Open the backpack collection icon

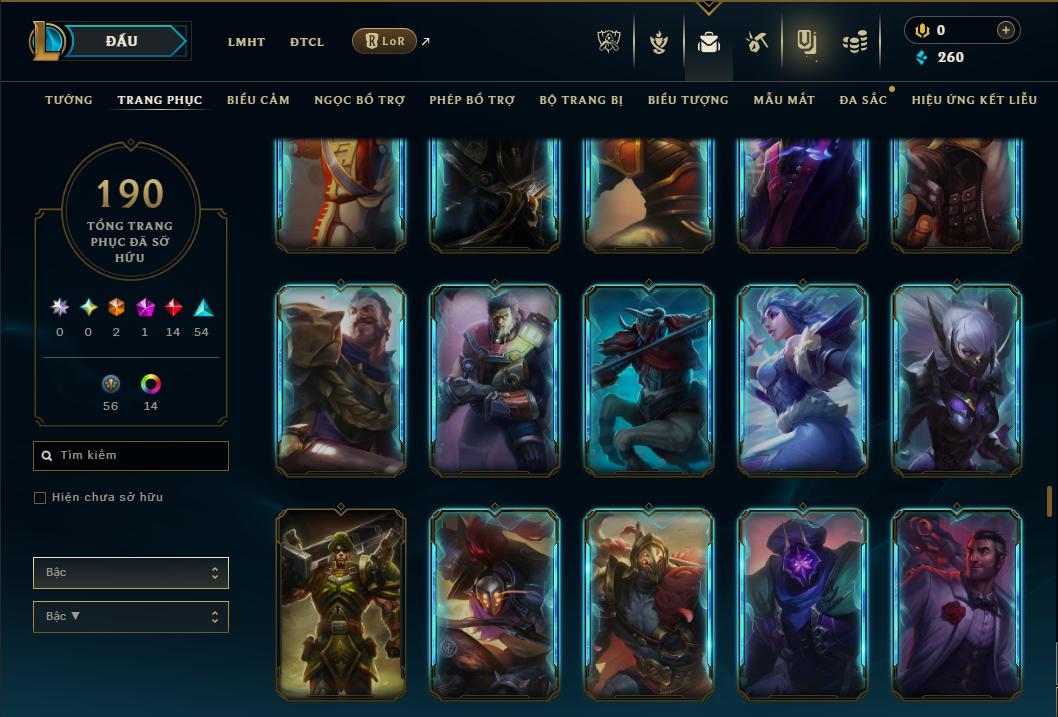pos(709,42)
